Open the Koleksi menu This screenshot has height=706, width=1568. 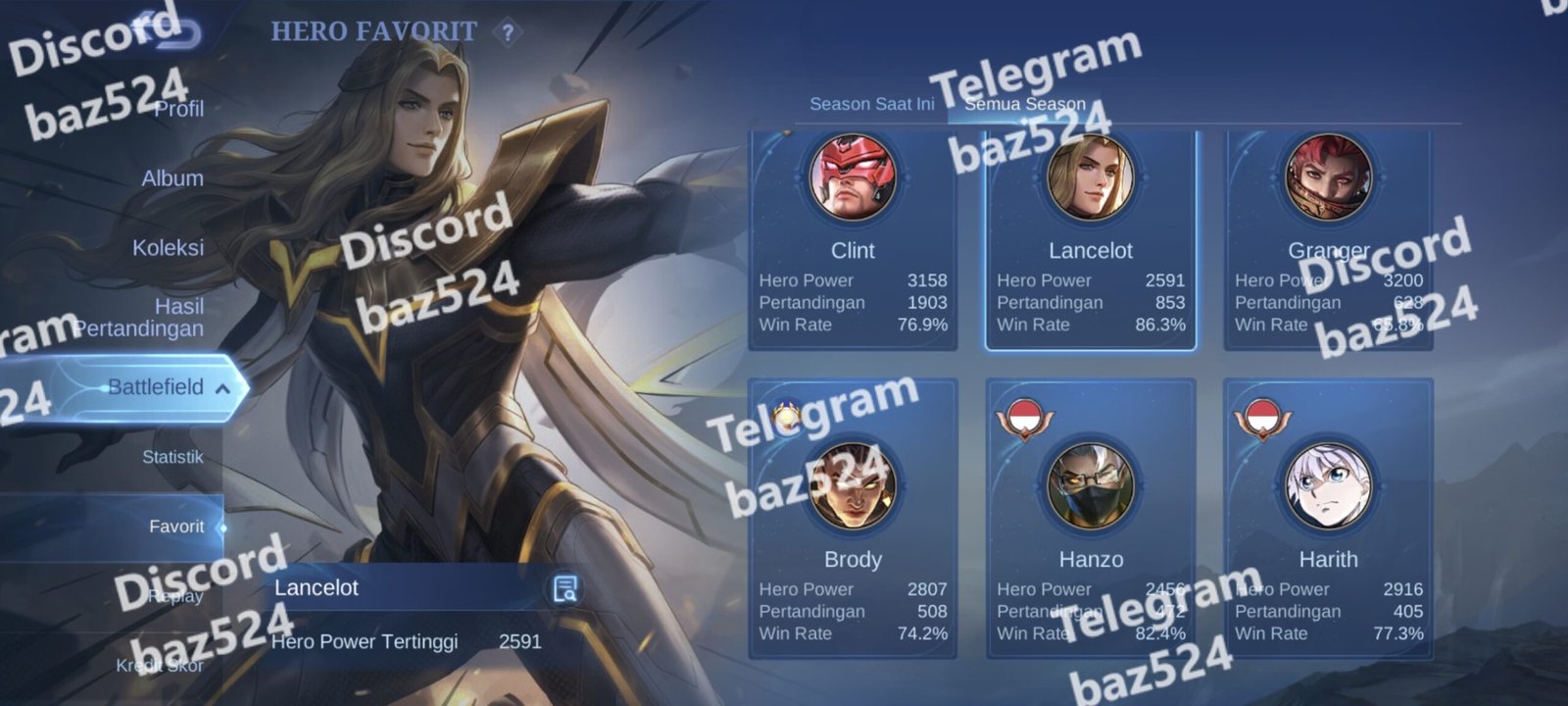click(169, 247)
